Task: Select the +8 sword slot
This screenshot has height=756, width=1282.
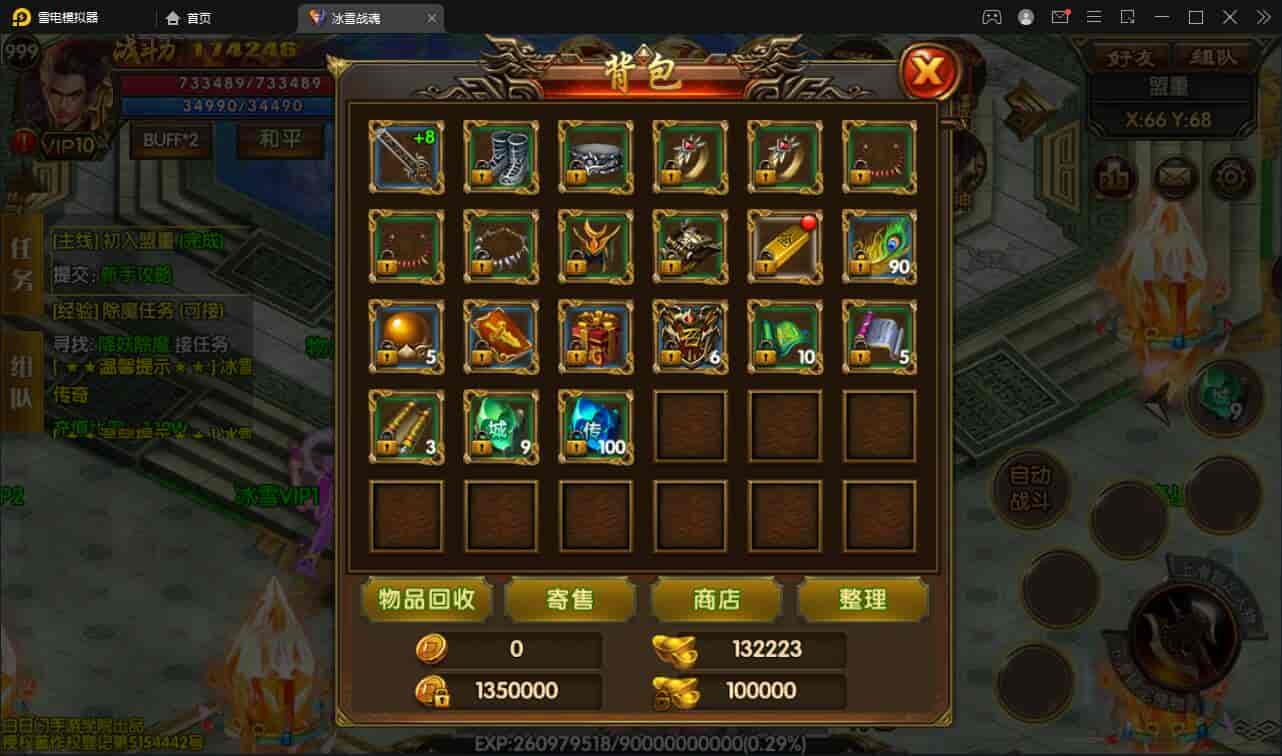Action: [x=406, y=157]
